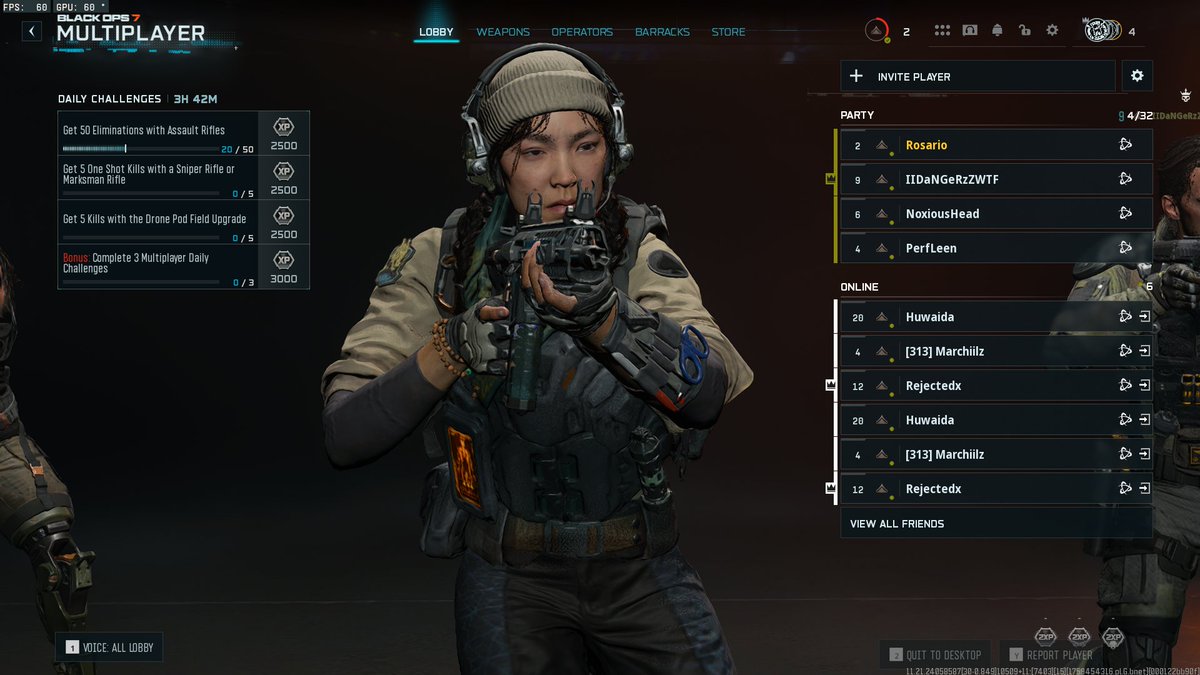Go to the Store tab
Screen dimensions: 1200x675
coord(728,32)
